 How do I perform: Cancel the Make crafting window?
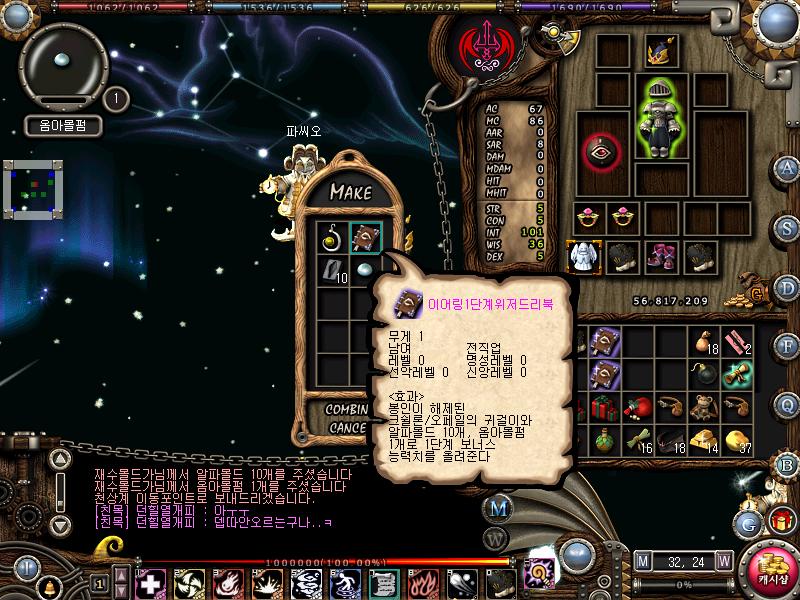pyautogui.click(x=348, y=428)
